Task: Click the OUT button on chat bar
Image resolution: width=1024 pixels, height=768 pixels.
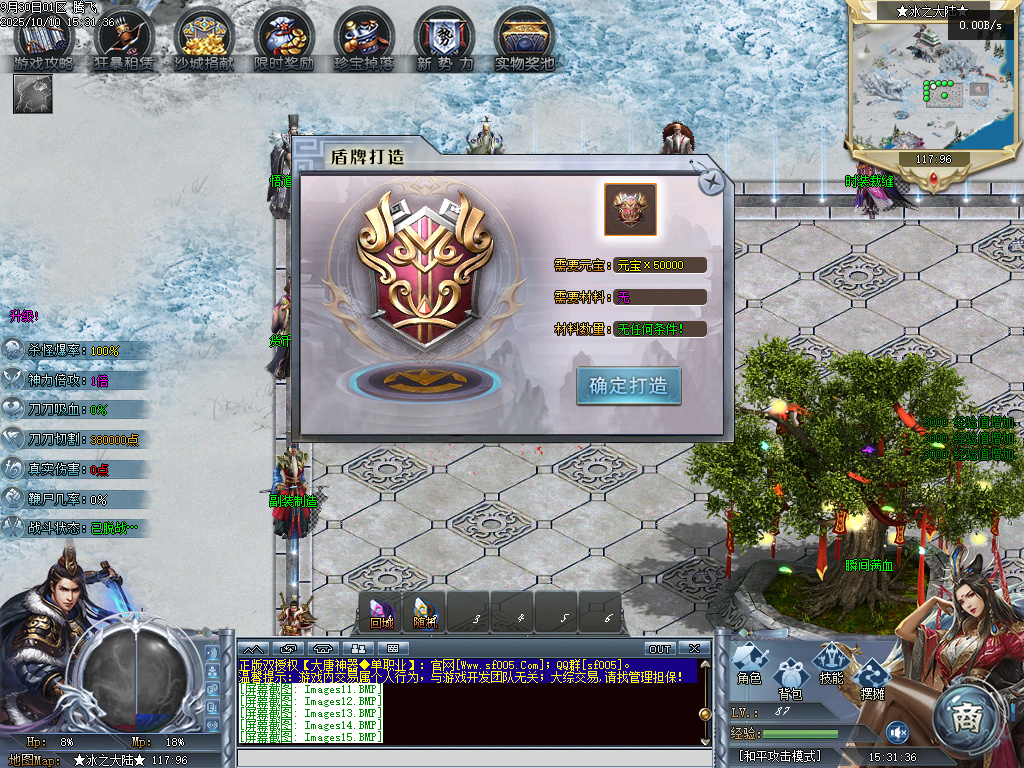Action: click(660, 649)
